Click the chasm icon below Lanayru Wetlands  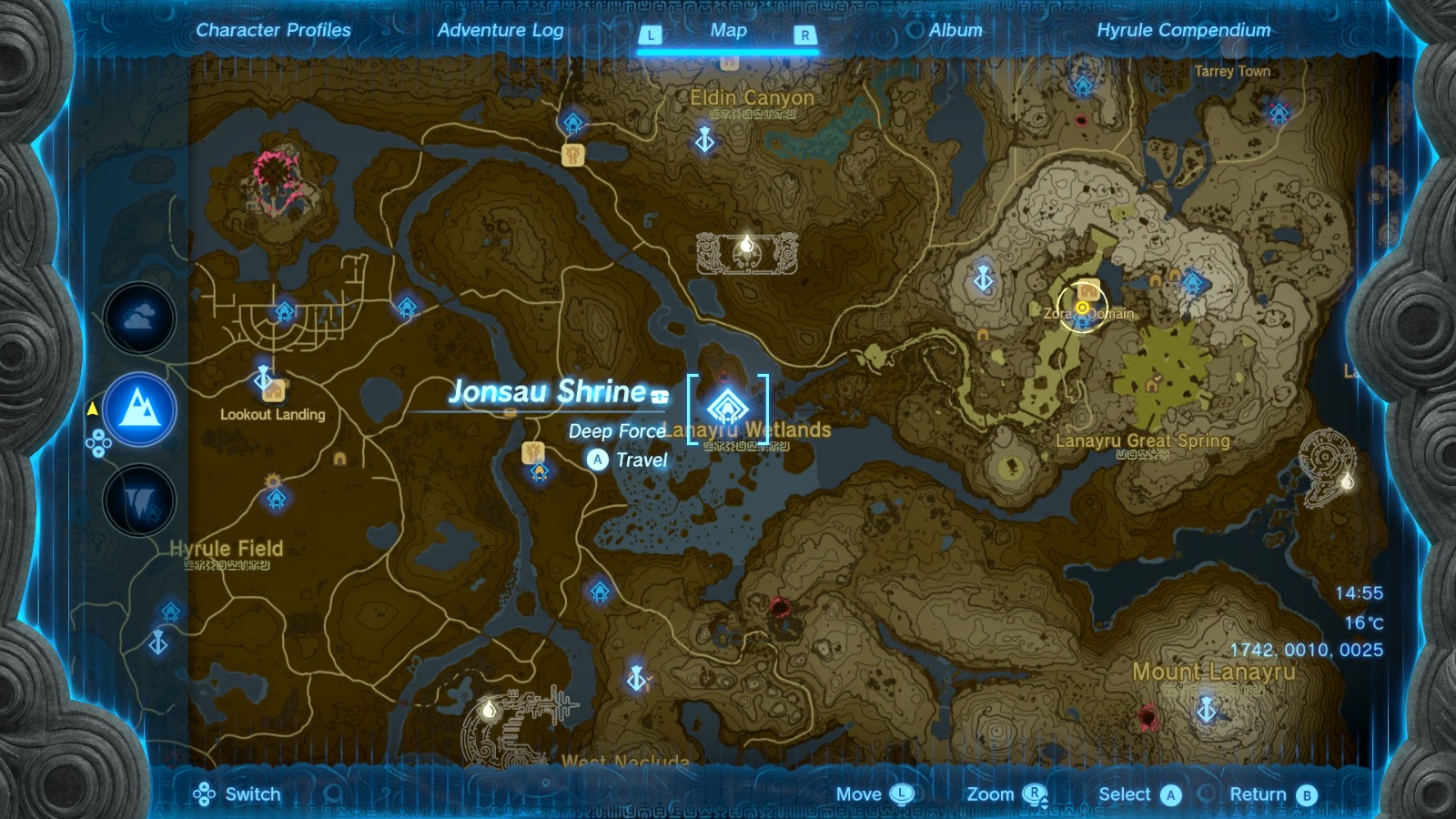pyautogui.click(x=779, y=608)
